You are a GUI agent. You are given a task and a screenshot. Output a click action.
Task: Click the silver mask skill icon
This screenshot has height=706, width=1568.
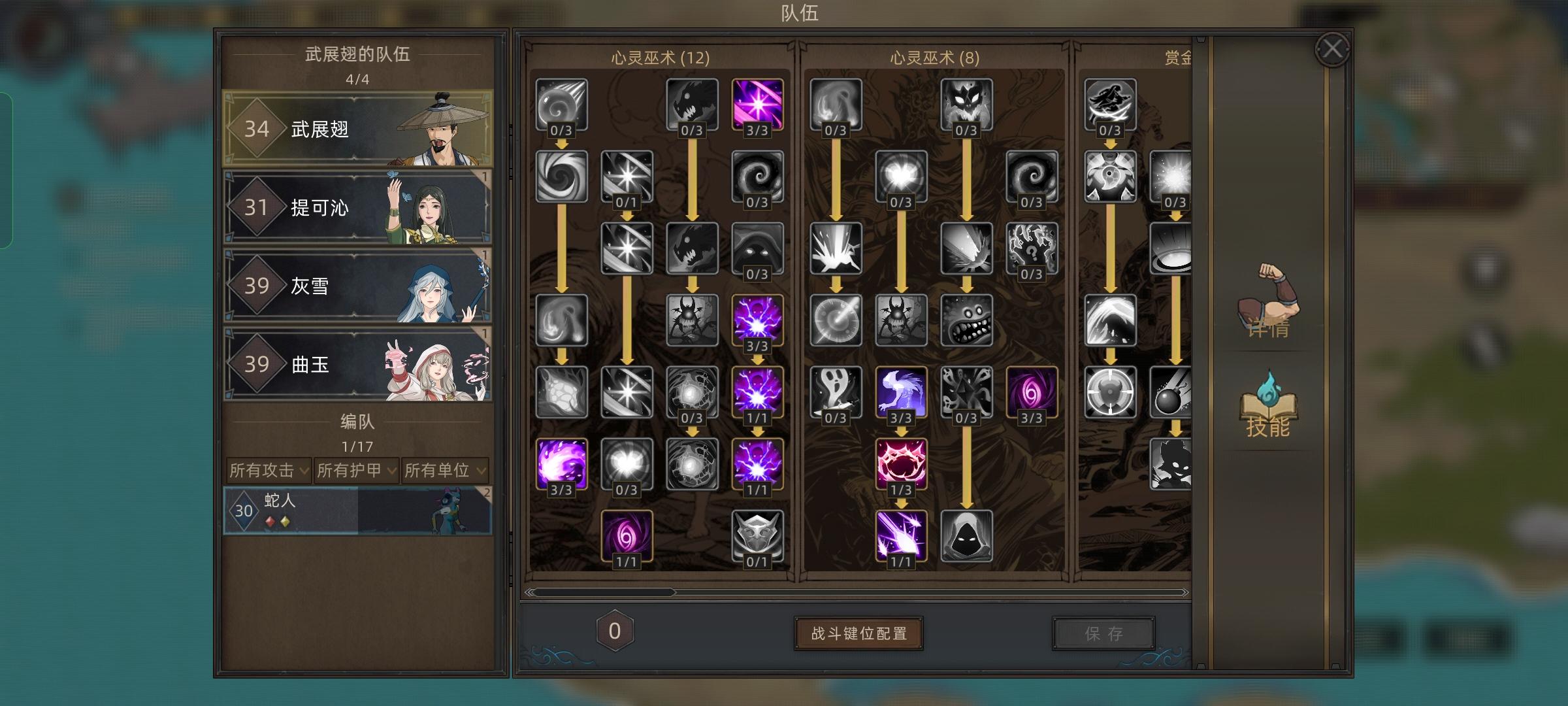coord(758,536)
